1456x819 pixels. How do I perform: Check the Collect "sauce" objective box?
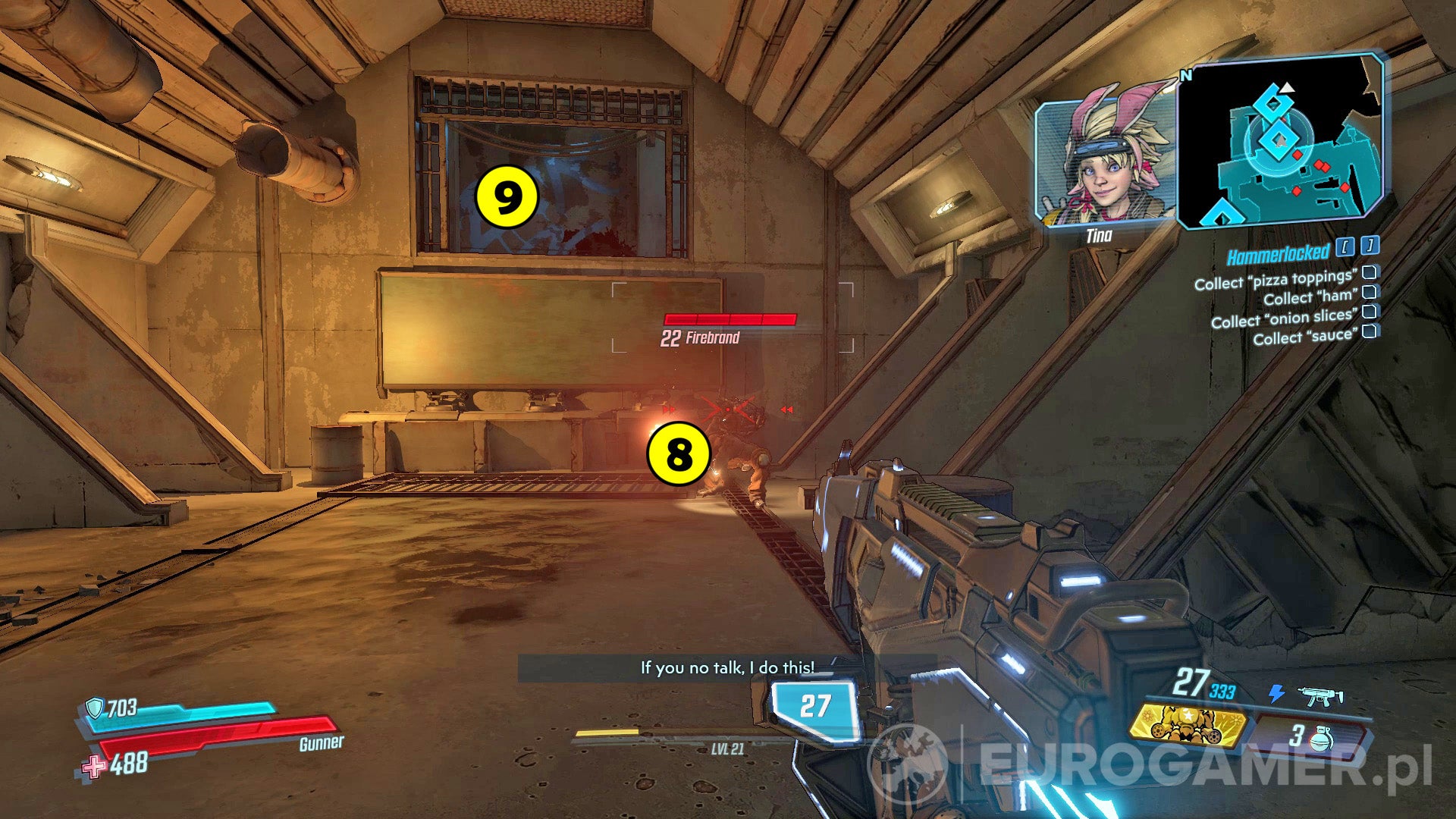1370,332
